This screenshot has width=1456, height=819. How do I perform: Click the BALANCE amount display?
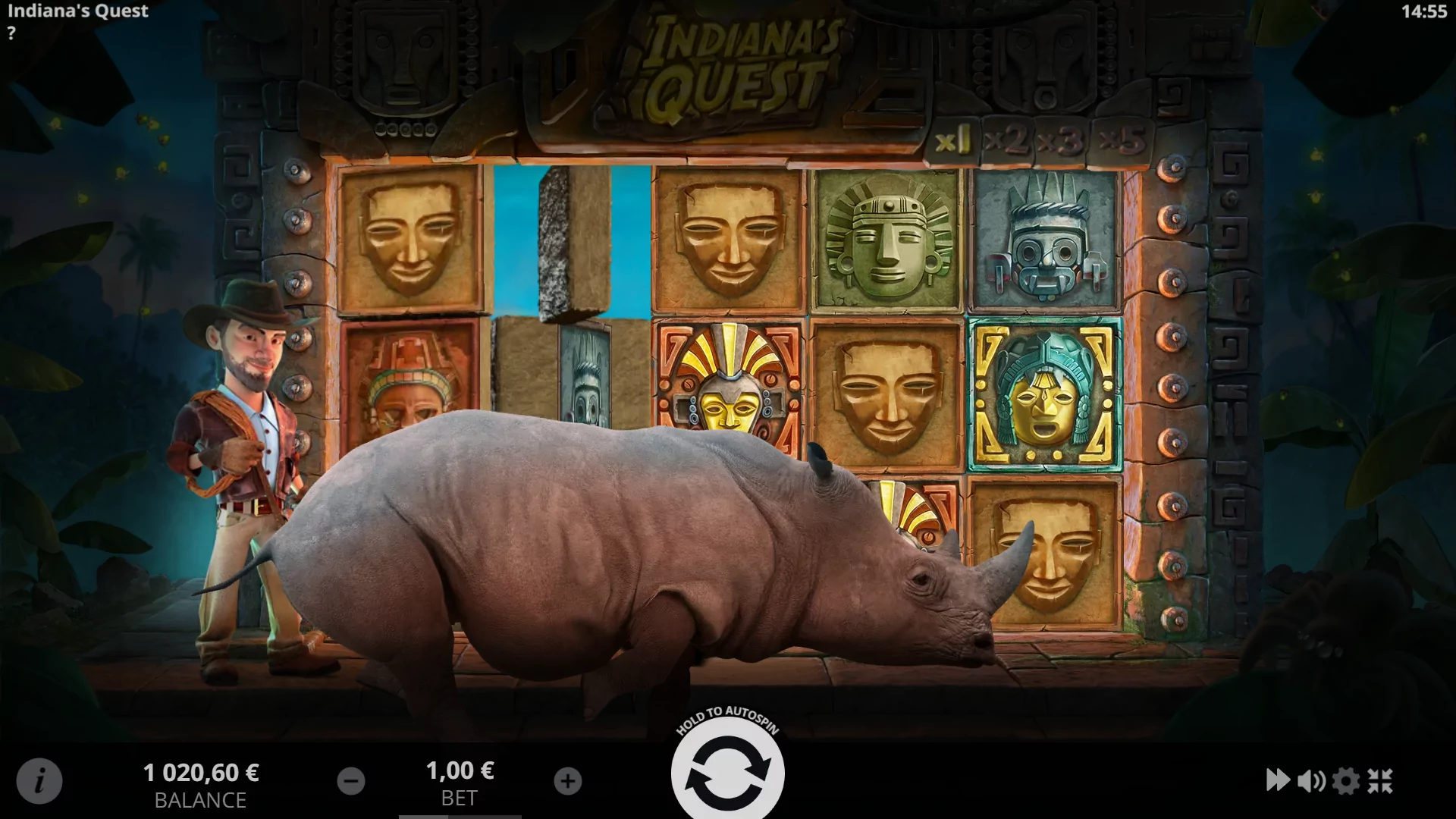[202, 773]
